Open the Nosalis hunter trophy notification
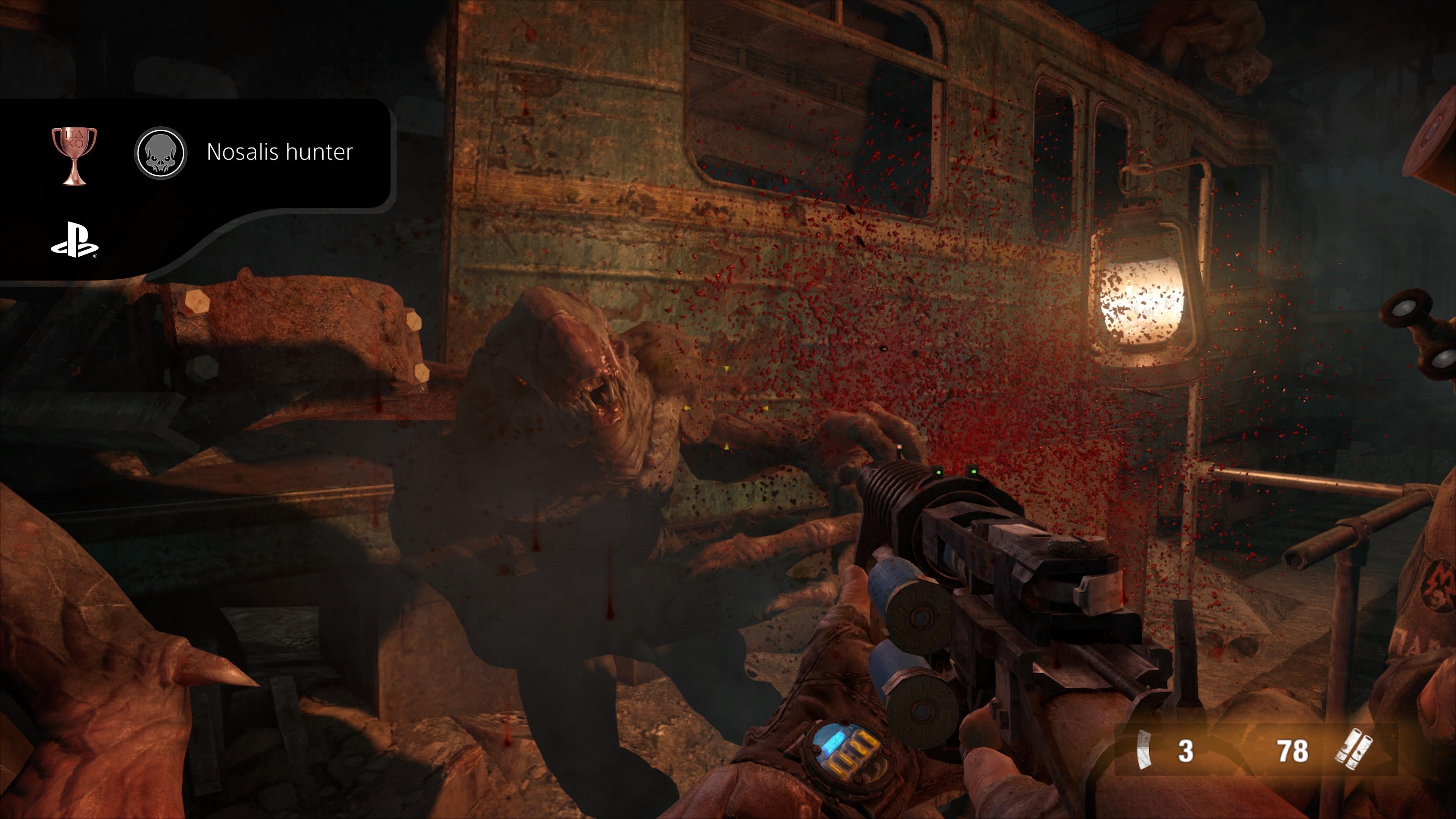Viewport: 1456px width, 819px height. tap(279, 152)
